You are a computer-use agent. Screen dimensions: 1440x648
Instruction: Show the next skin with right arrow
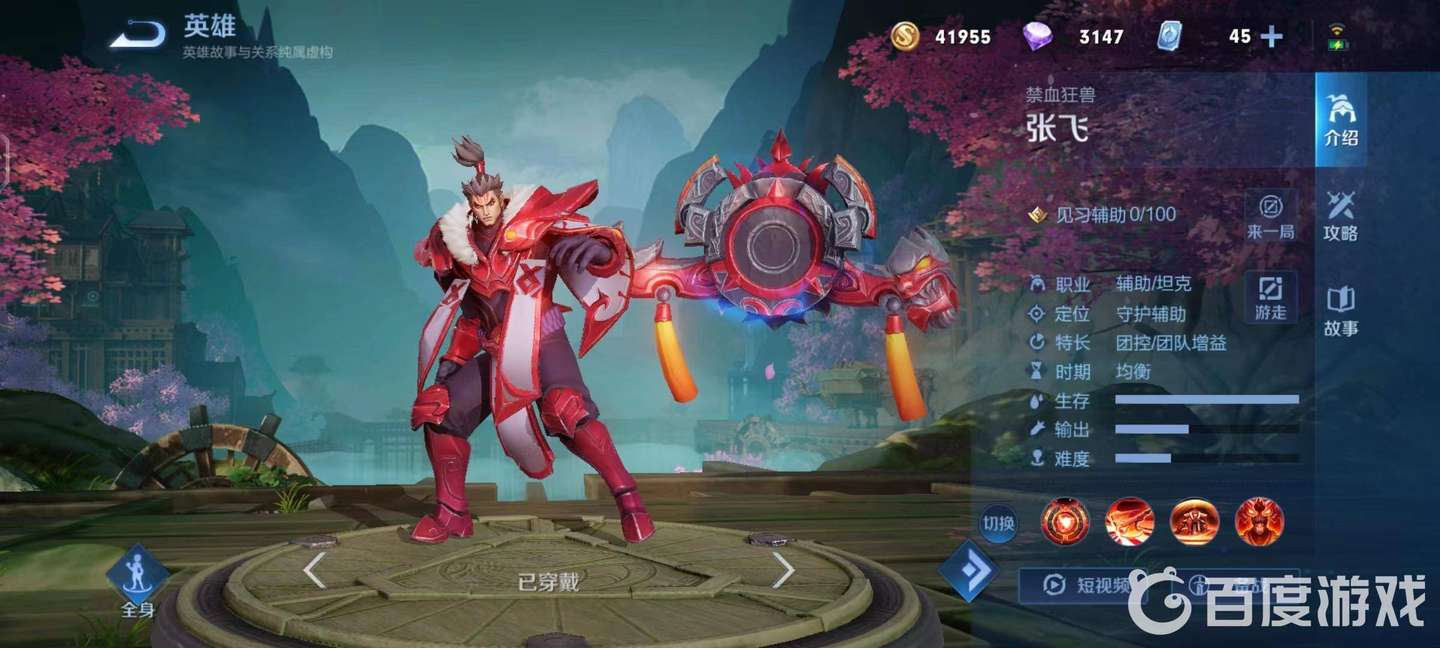click(783, 570)
